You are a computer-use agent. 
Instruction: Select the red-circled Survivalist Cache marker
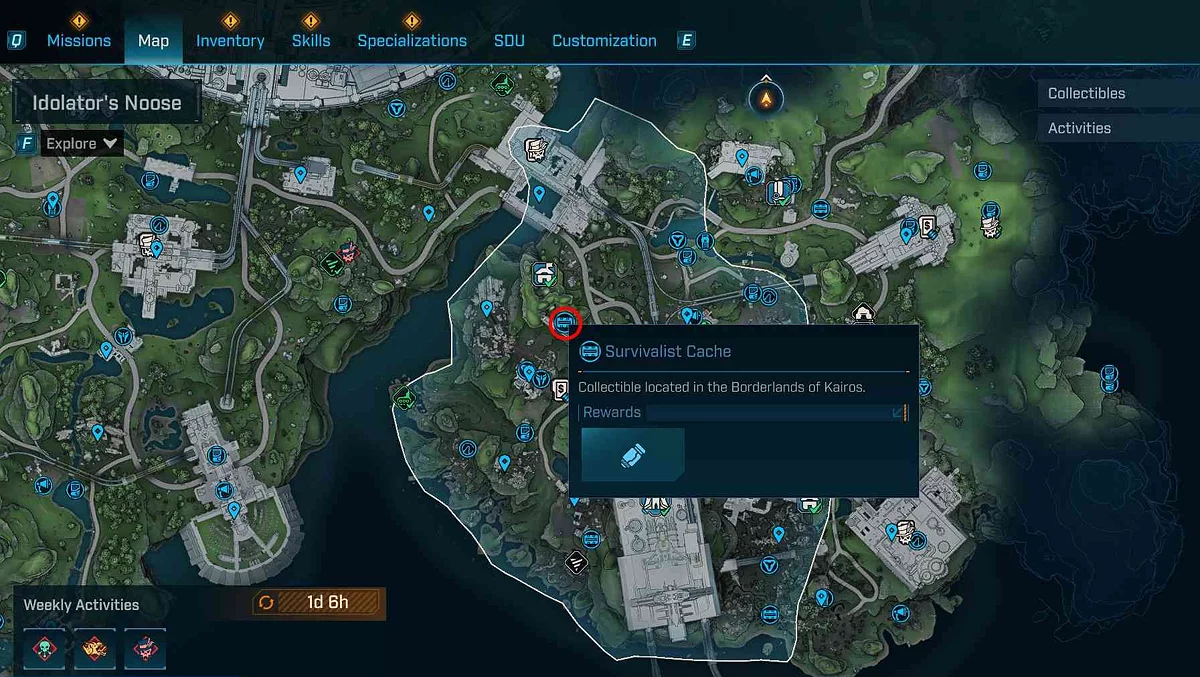566,323
